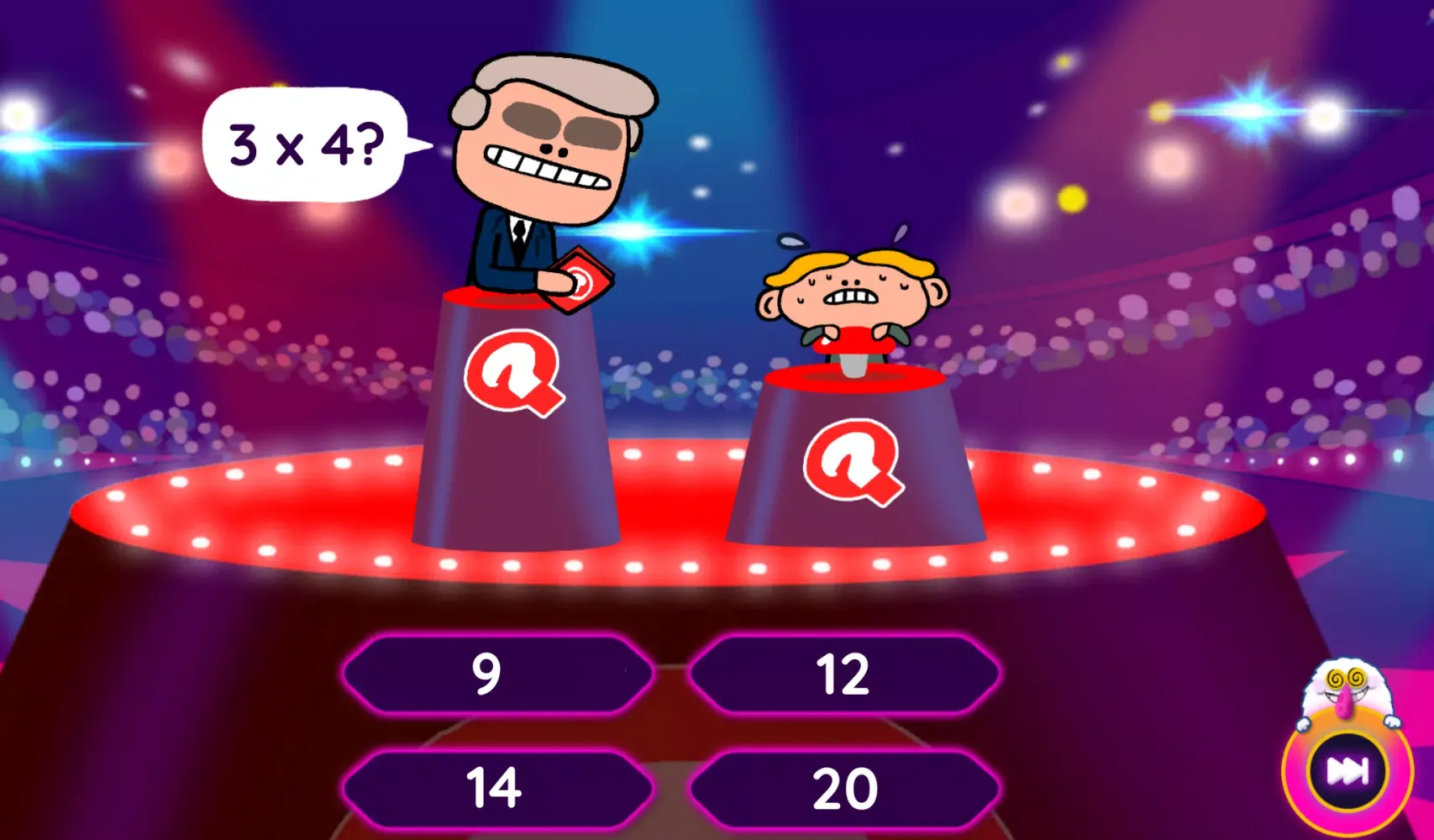Click the speech bubble showing 3 x 4?
The width and height of the screenshot is (1434, 840).
point(304,144)
